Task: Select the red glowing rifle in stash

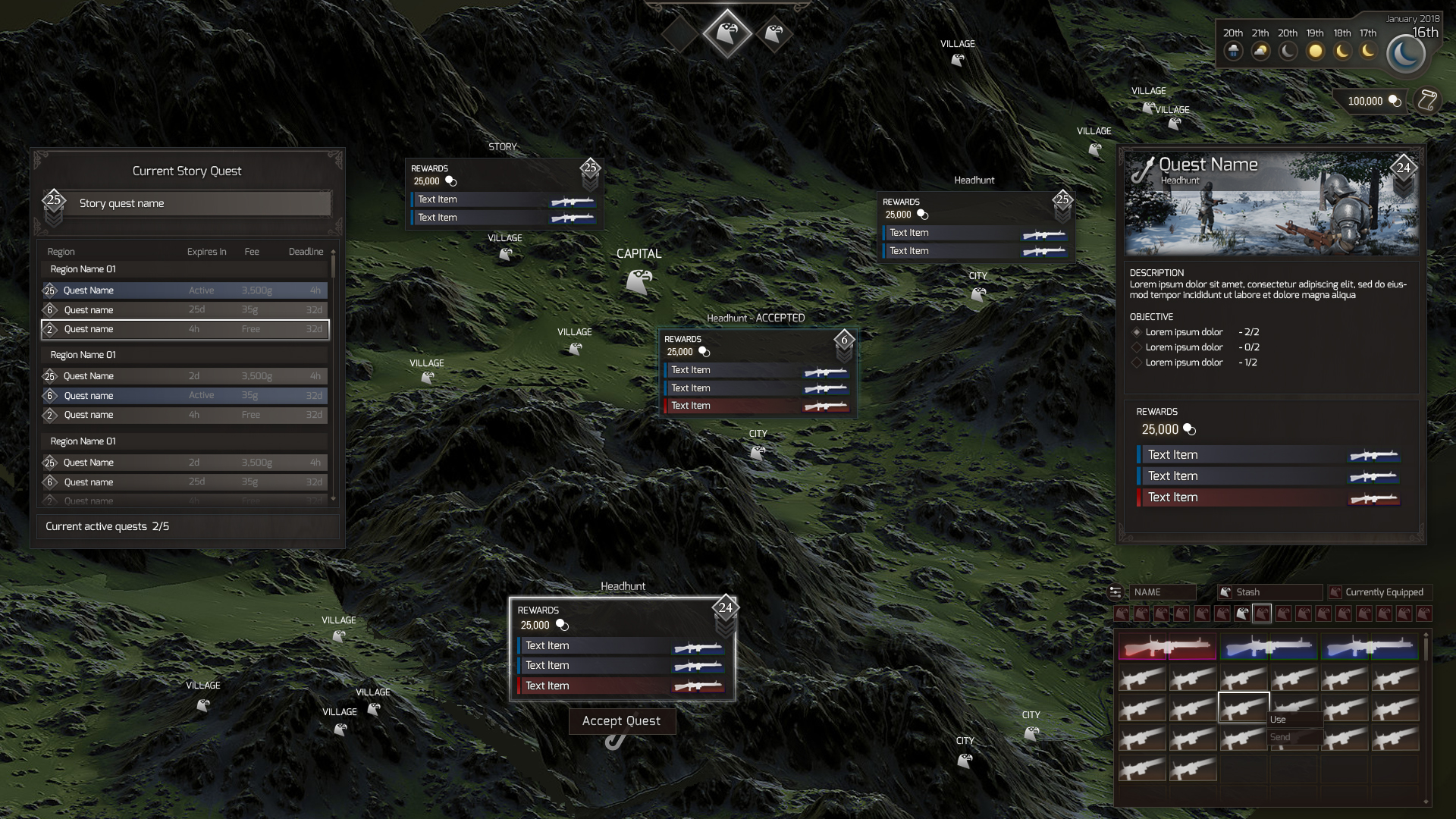Action: [1167, 647]
